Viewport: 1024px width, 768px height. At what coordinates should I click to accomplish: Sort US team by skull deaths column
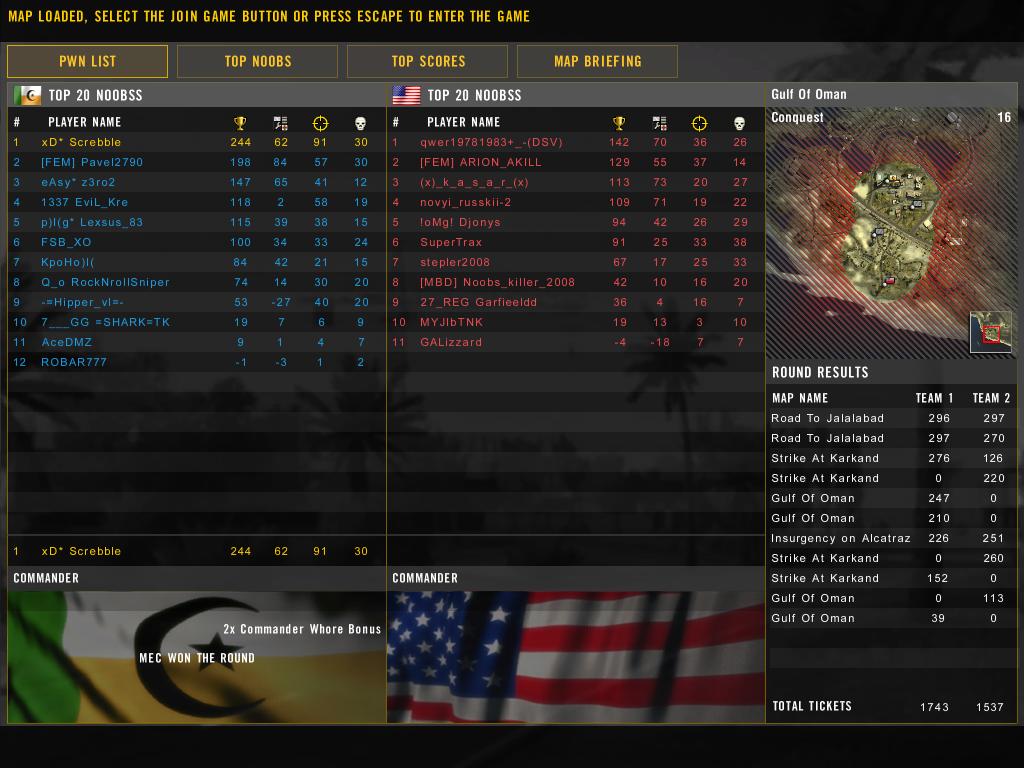tap(740, 123)
